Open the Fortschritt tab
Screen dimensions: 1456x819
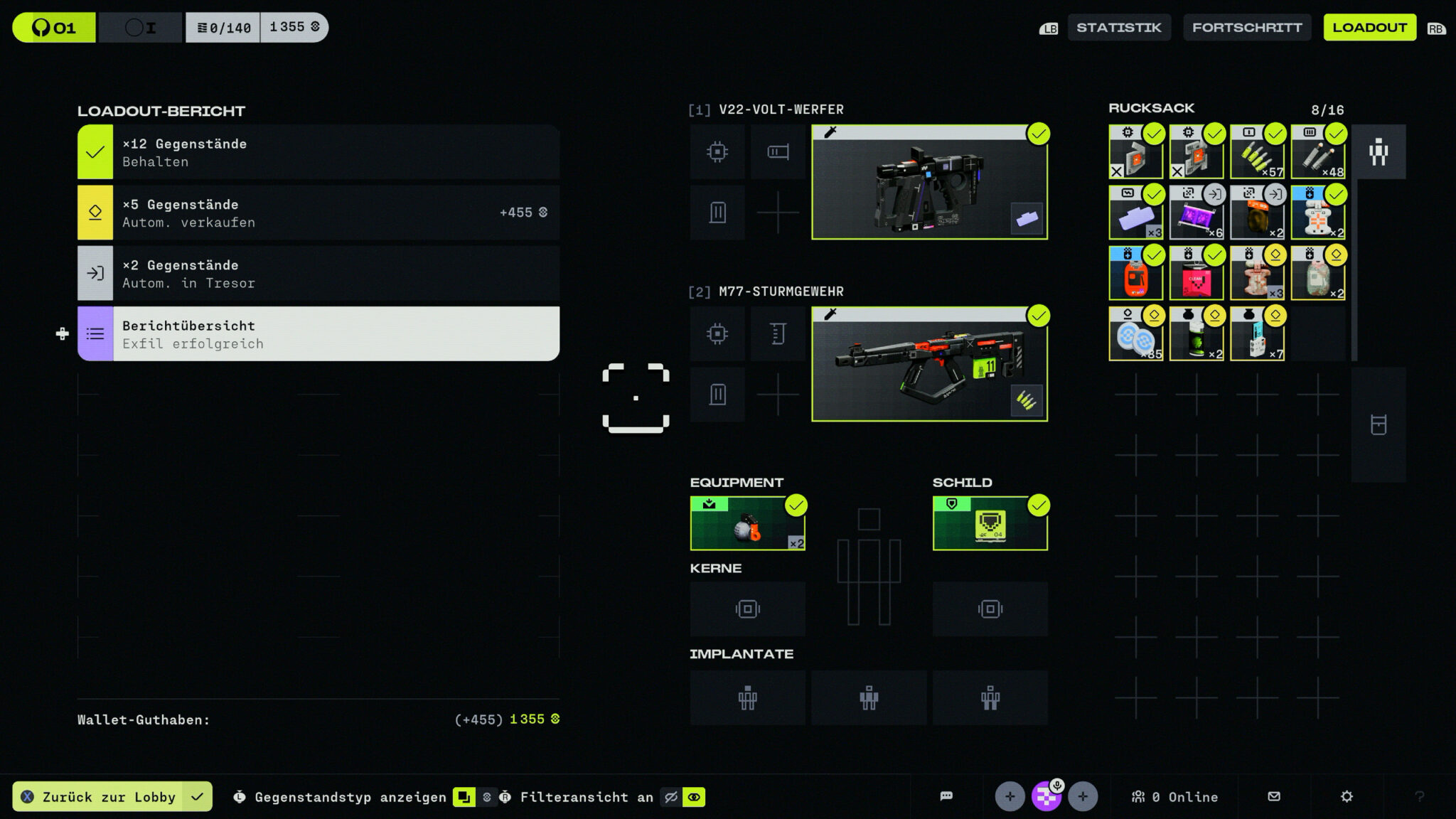click(1246, 28)
